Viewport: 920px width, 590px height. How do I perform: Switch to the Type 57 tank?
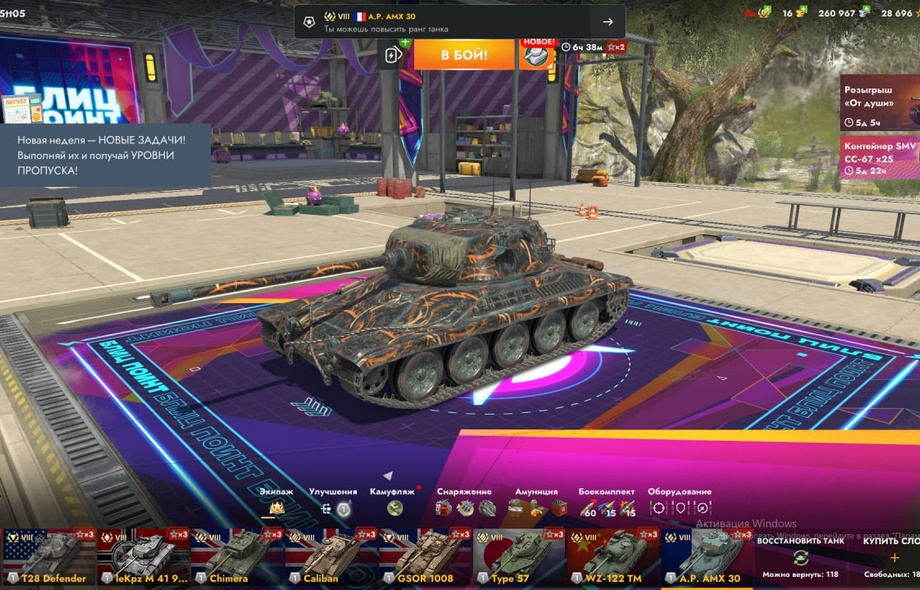tap(519, 557)
